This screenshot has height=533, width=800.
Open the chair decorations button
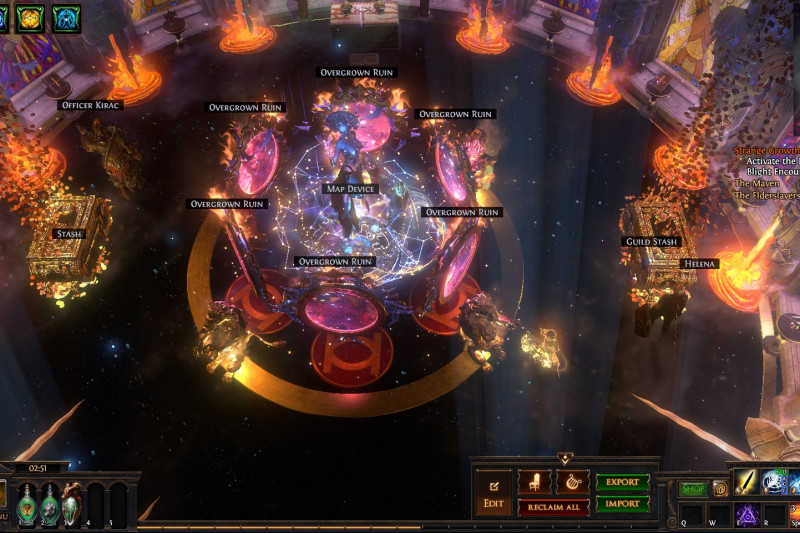tap(534, 482)
